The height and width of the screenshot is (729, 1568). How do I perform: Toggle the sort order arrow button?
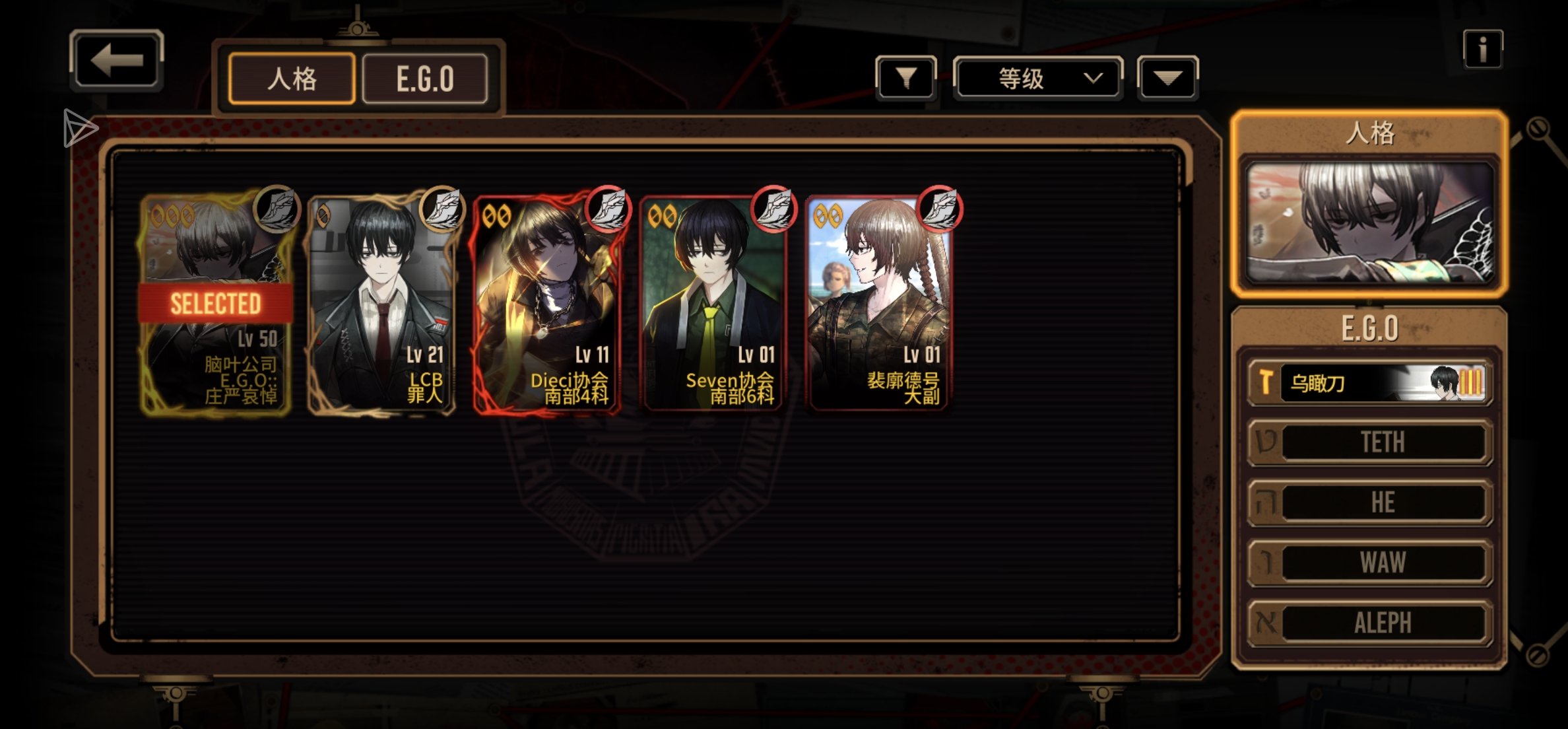click(1167, 79)
